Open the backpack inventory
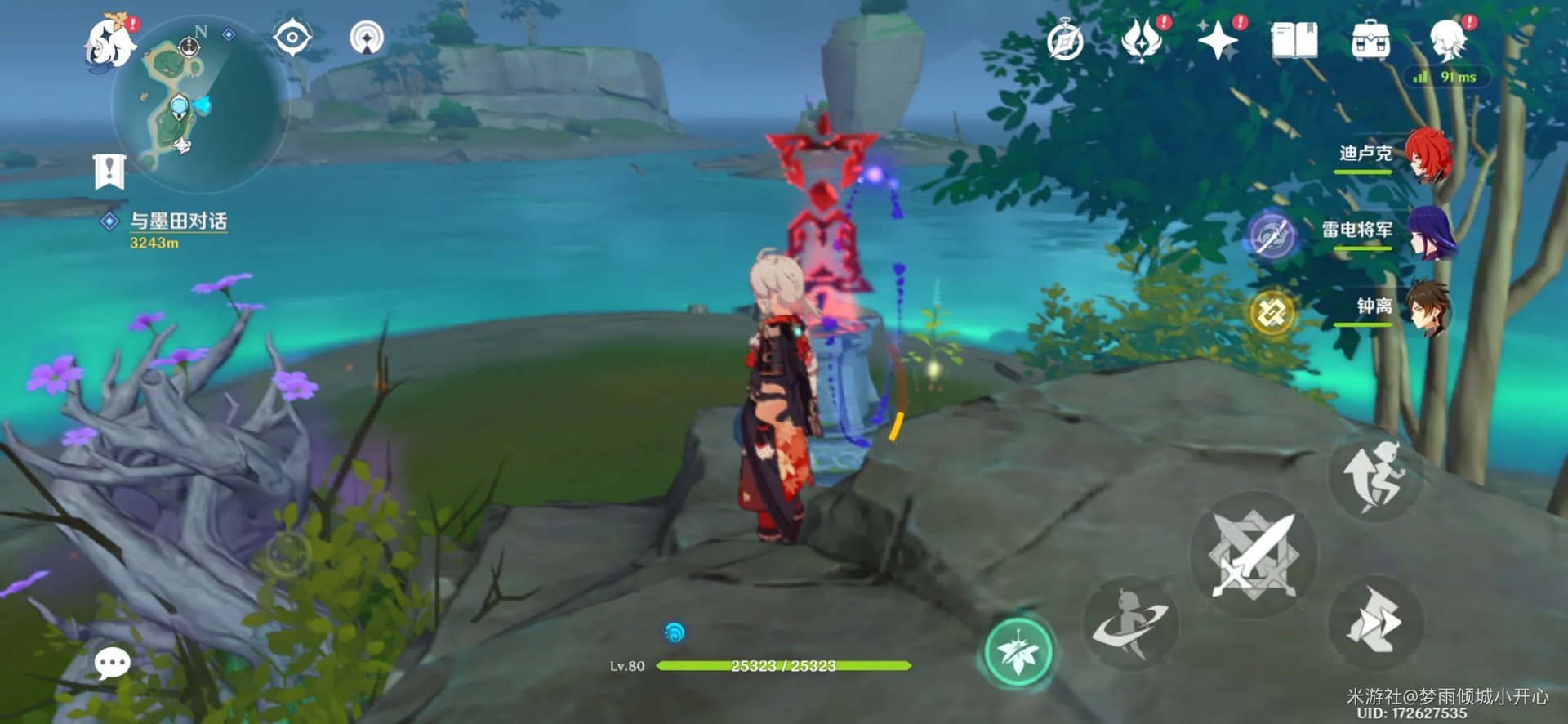This screenshot has width=1568, height=724. click(x=1370, y=39)
